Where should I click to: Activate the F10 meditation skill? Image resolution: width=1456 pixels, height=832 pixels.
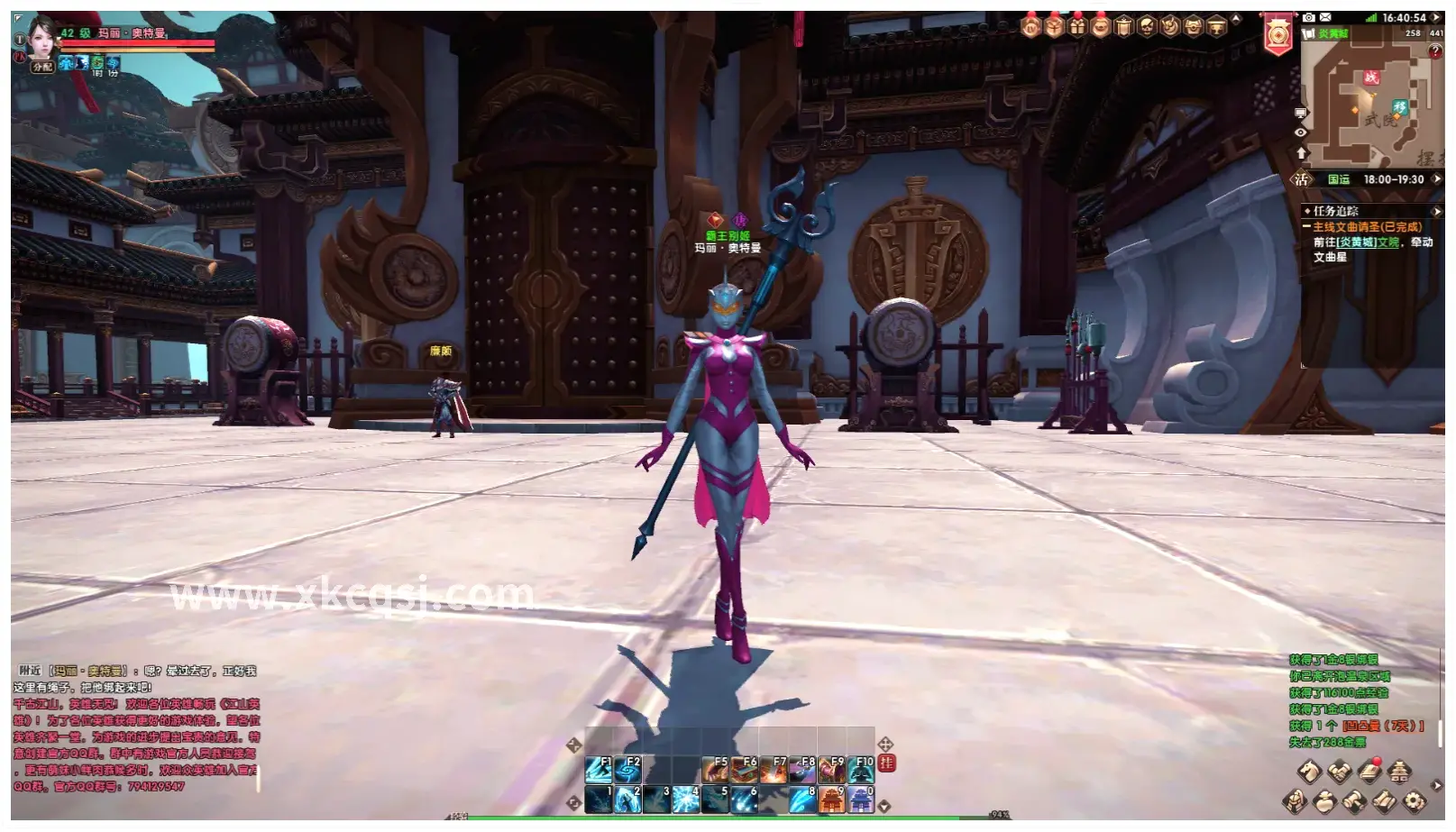pos(861,769)
